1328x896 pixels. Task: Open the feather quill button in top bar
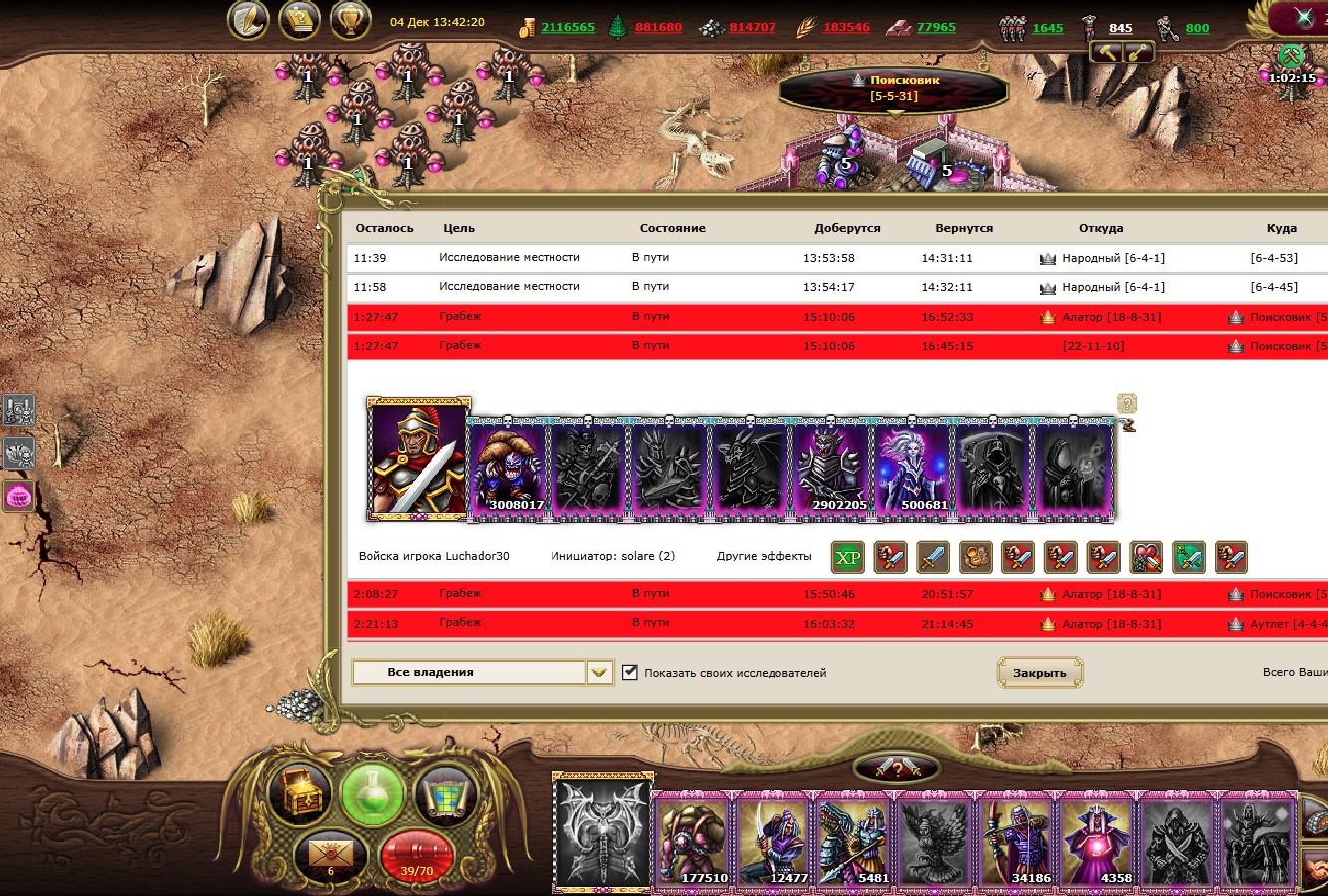click(248, 20)
